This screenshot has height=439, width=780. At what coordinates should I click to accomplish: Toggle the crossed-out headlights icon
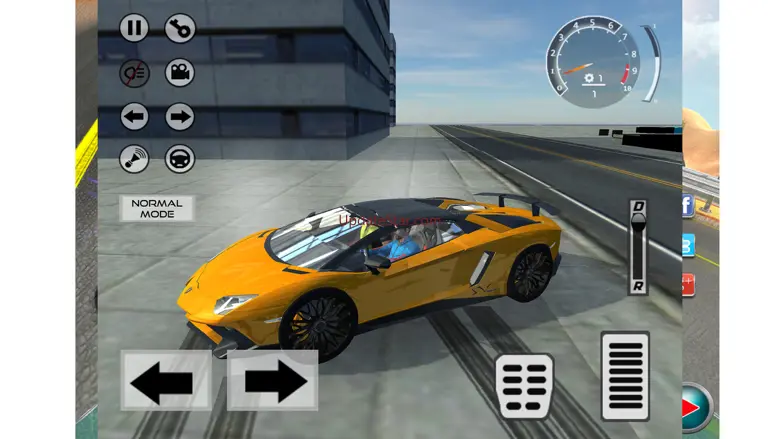134,72
